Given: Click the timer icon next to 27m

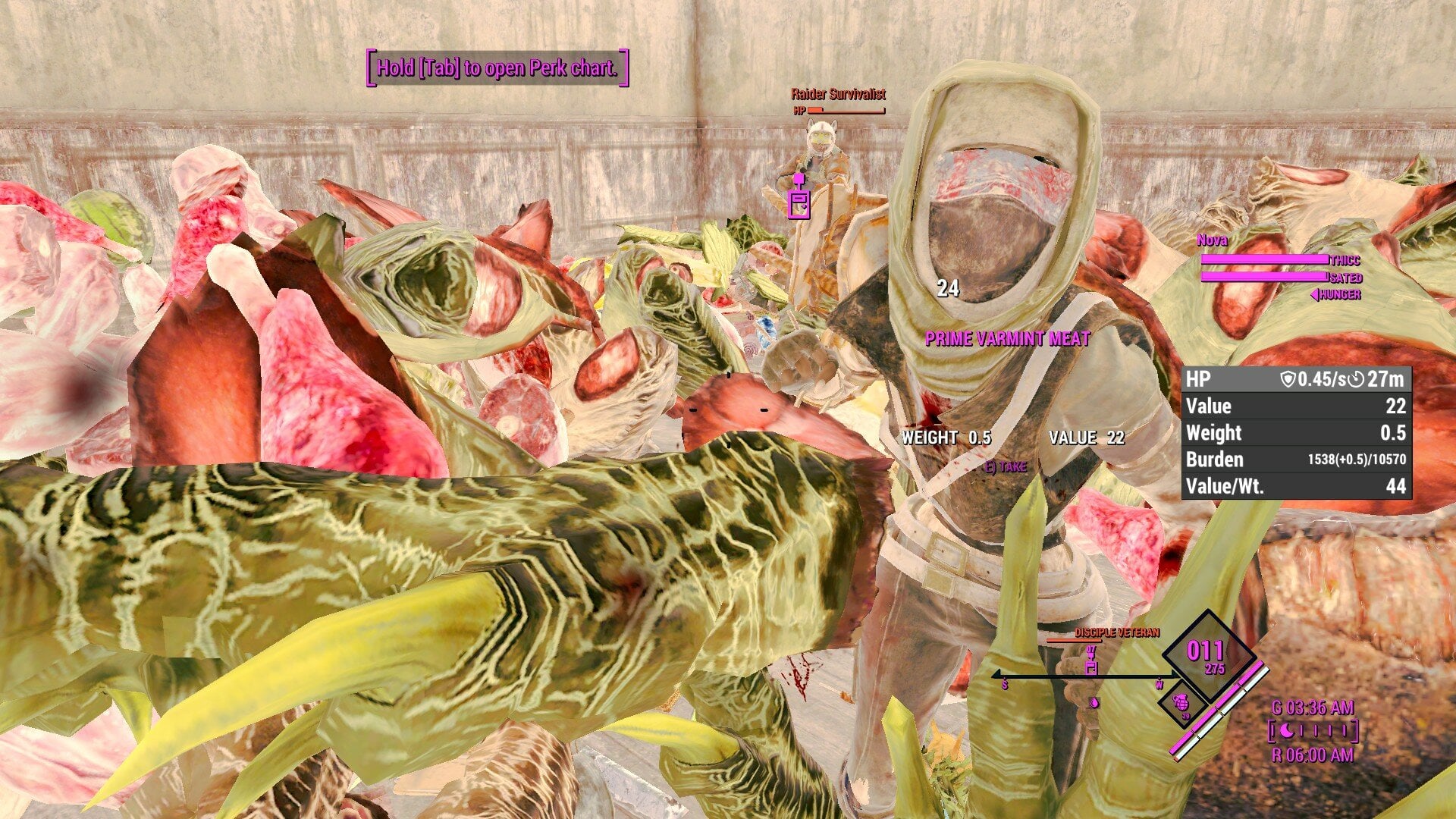Looking at the screenshot, I should (x=1354, y=379).
